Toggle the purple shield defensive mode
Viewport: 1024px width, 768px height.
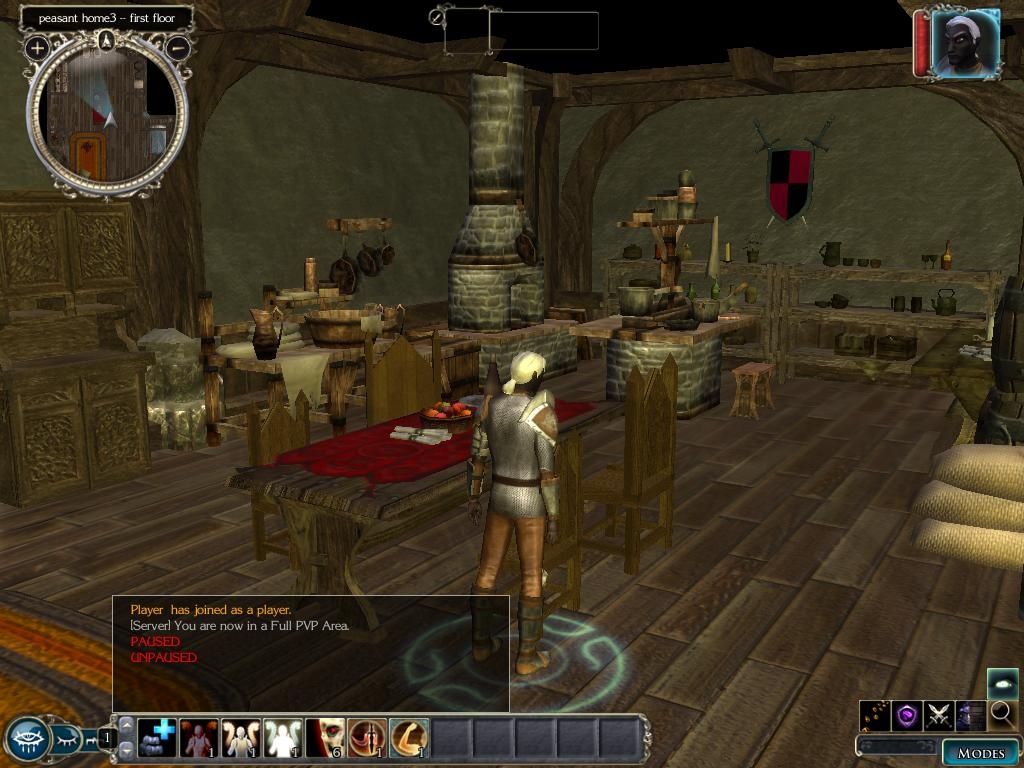pos(907,715)
